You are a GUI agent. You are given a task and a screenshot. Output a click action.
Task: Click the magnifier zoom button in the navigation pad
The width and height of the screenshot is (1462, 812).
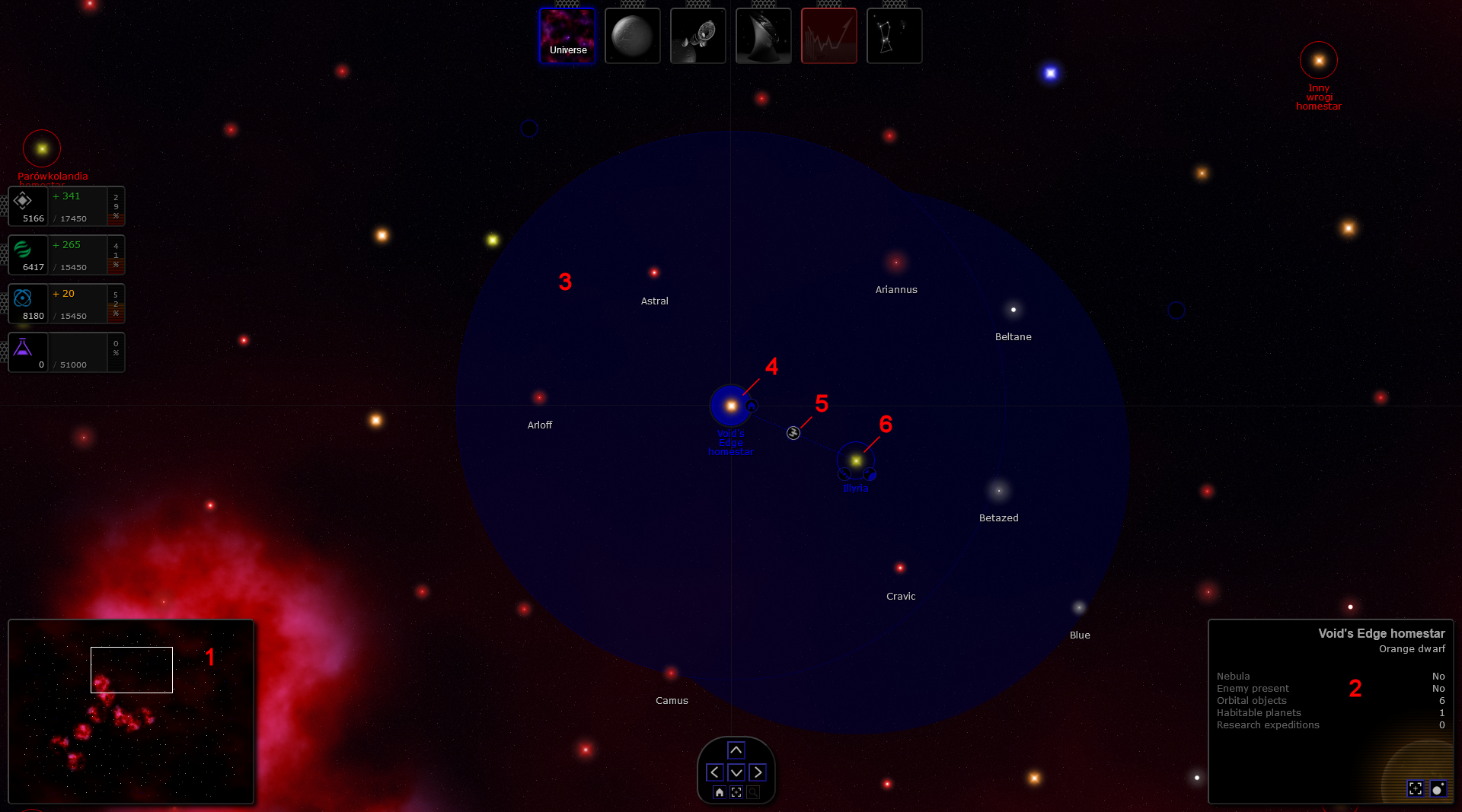(753, 792)
